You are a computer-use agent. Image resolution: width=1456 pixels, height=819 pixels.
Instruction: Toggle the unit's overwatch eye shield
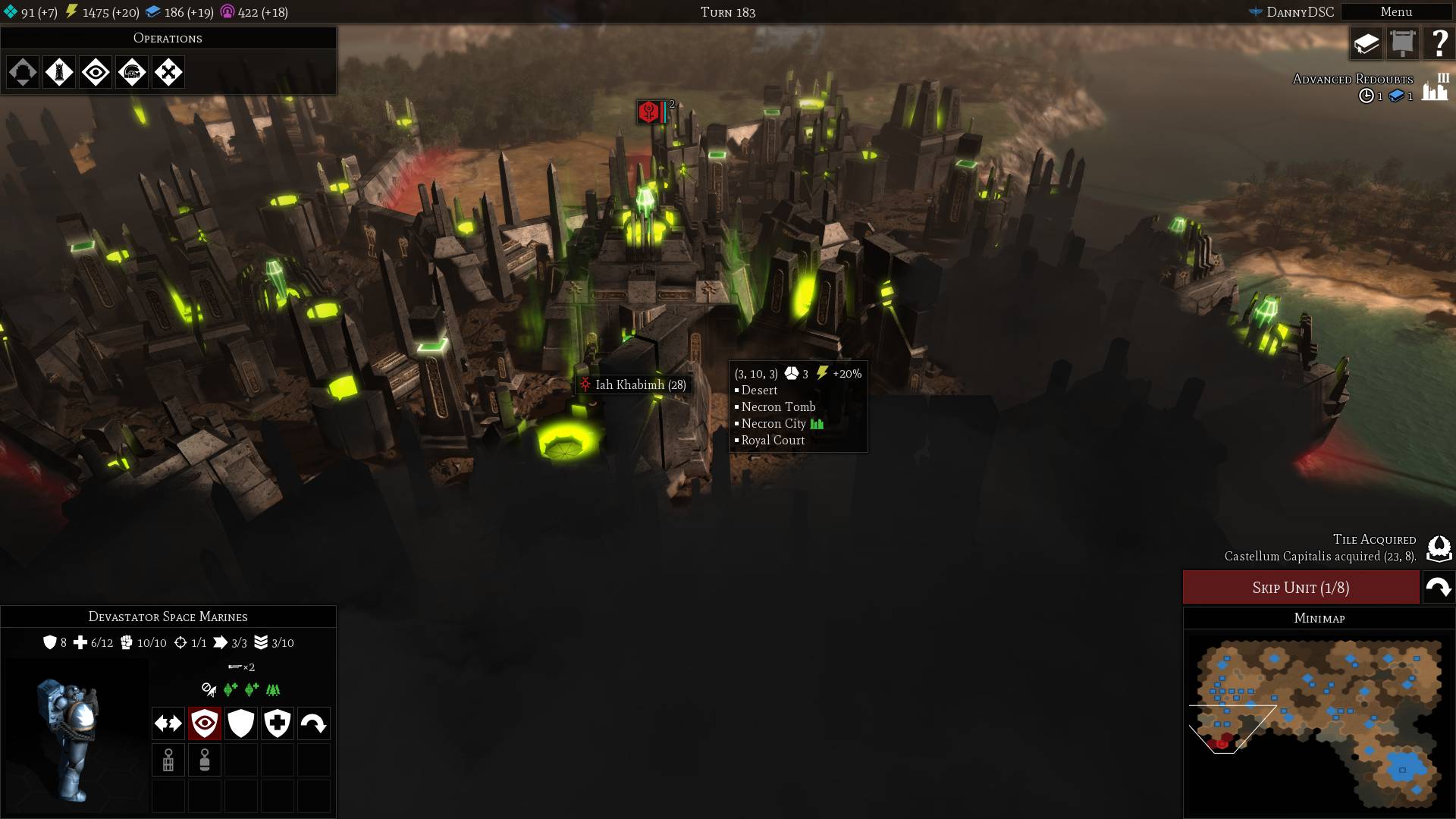205,723
